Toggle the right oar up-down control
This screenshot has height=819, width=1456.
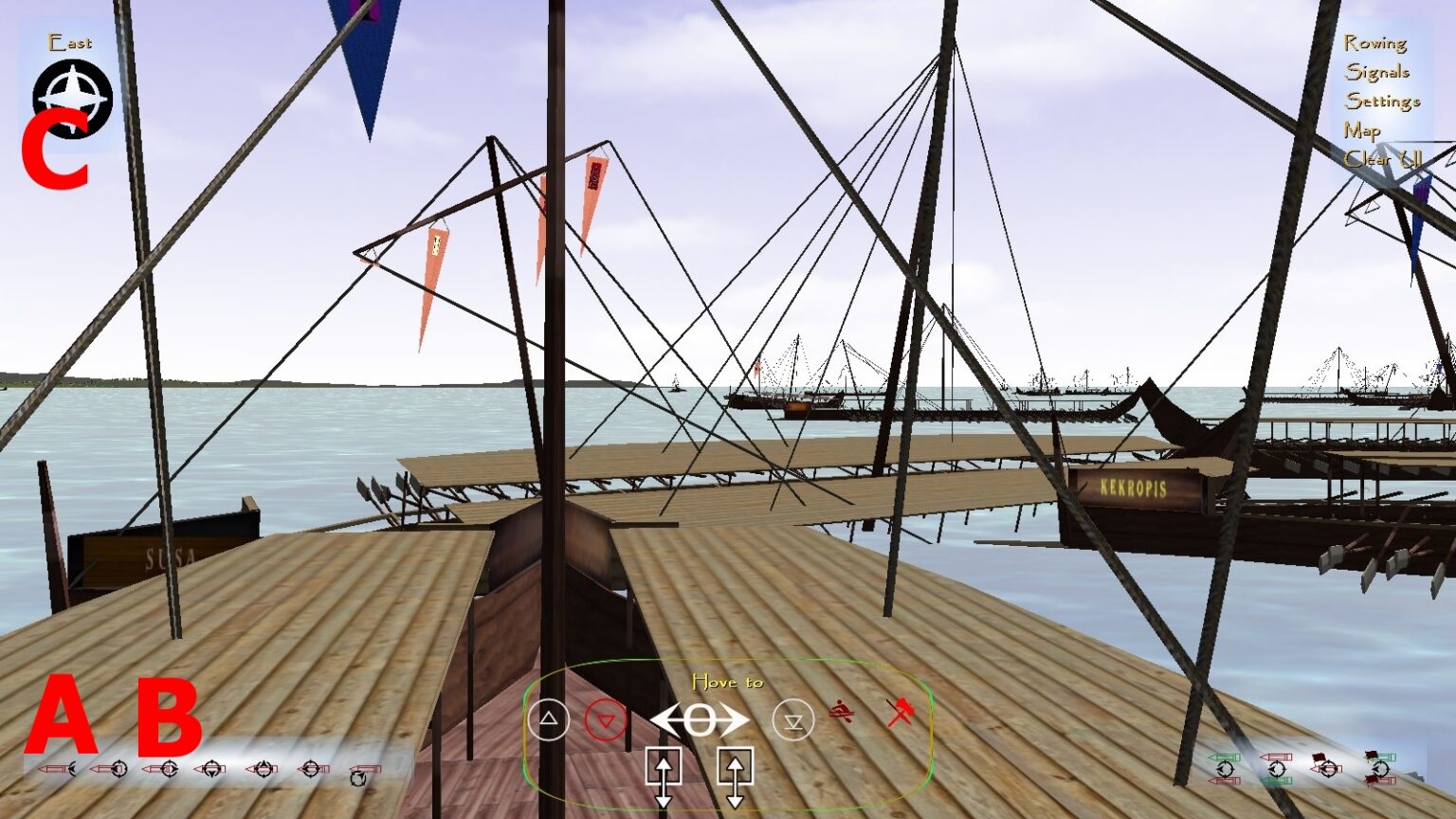(737, 768)
